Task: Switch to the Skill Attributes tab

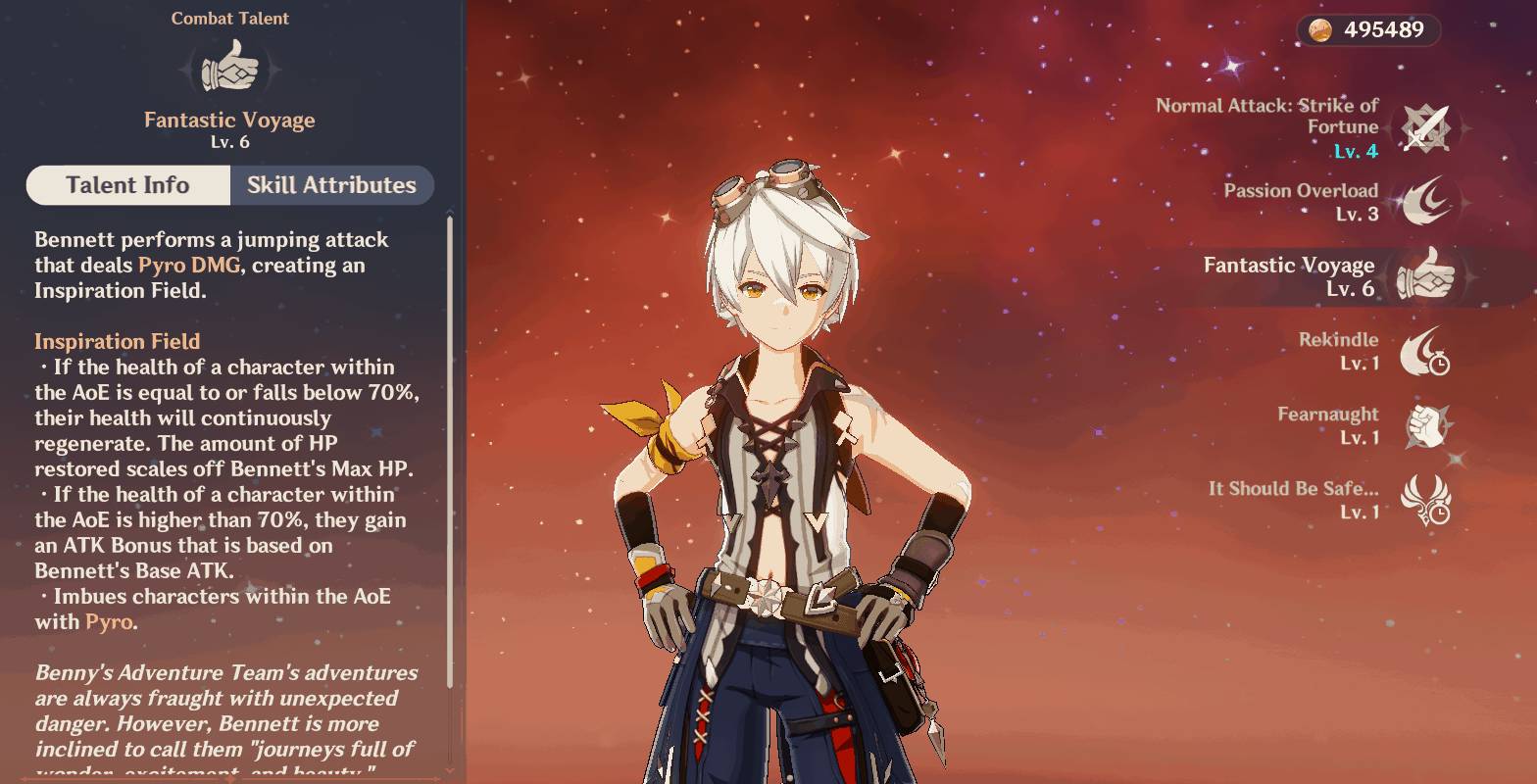Action: [331, 185]
